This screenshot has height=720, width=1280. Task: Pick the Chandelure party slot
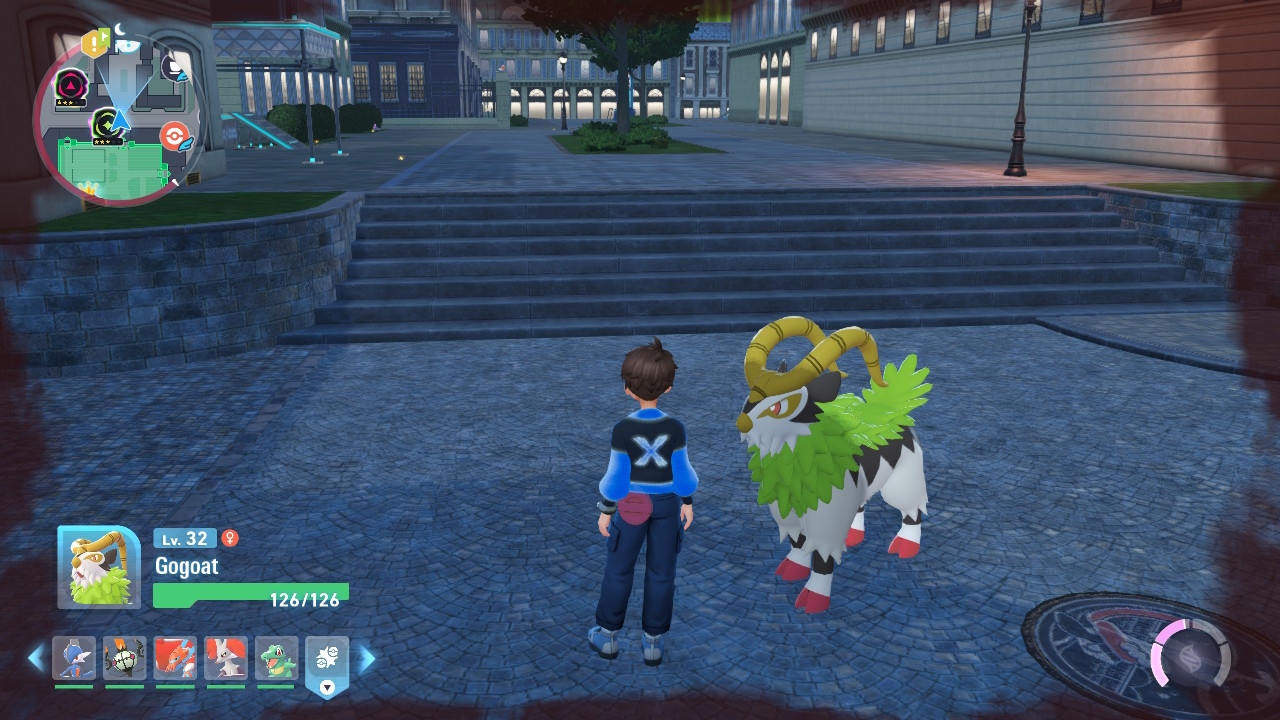point(124,659)
